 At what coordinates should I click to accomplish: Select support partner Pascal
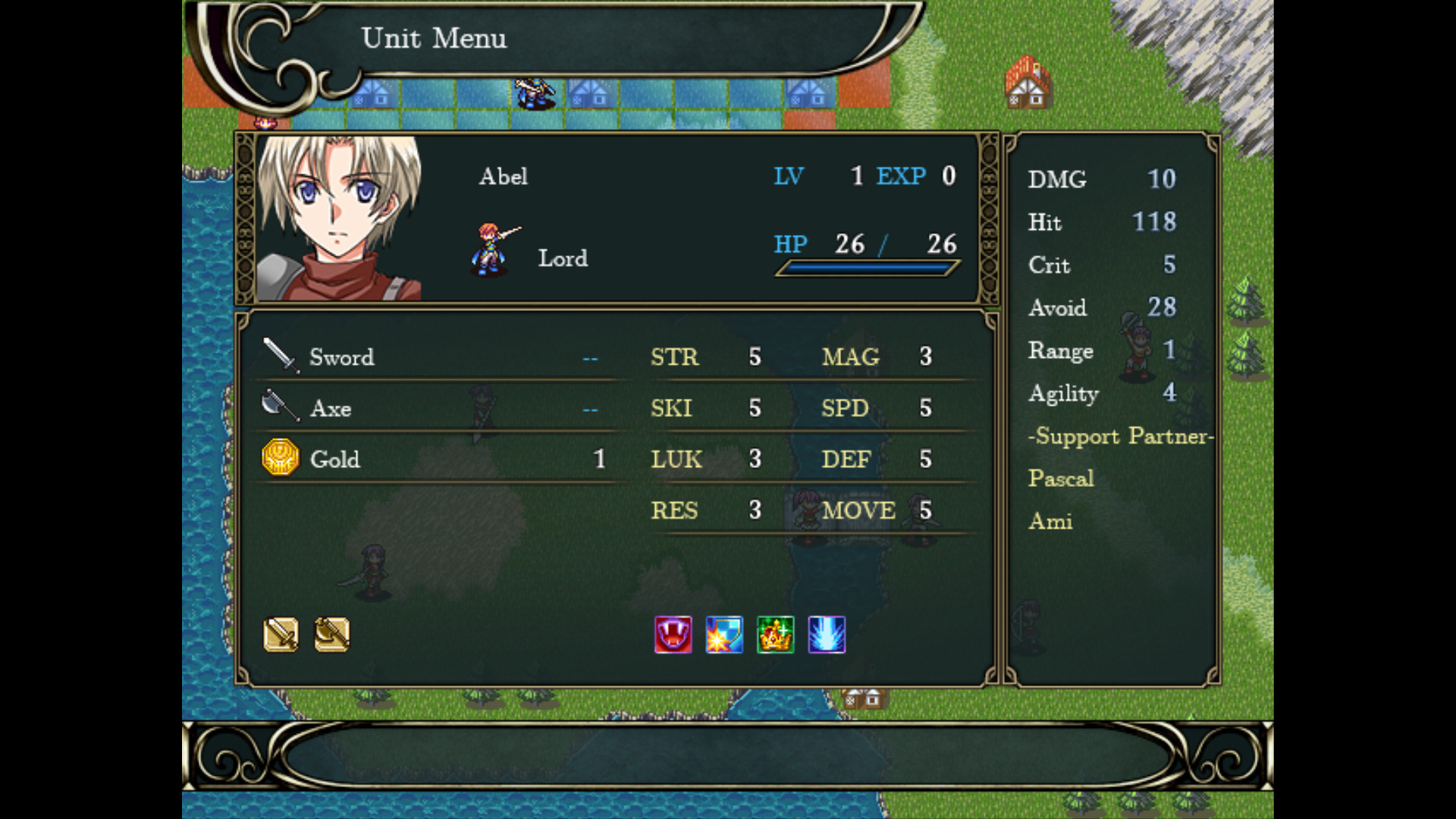1061,479
